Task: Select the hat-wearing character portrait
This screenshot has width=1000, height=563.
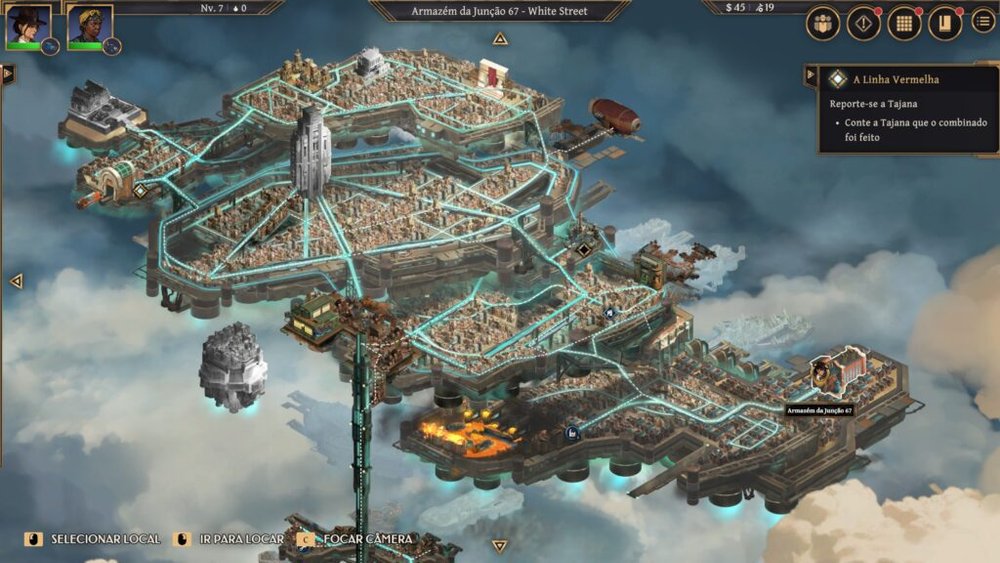Action: (28, 25)
